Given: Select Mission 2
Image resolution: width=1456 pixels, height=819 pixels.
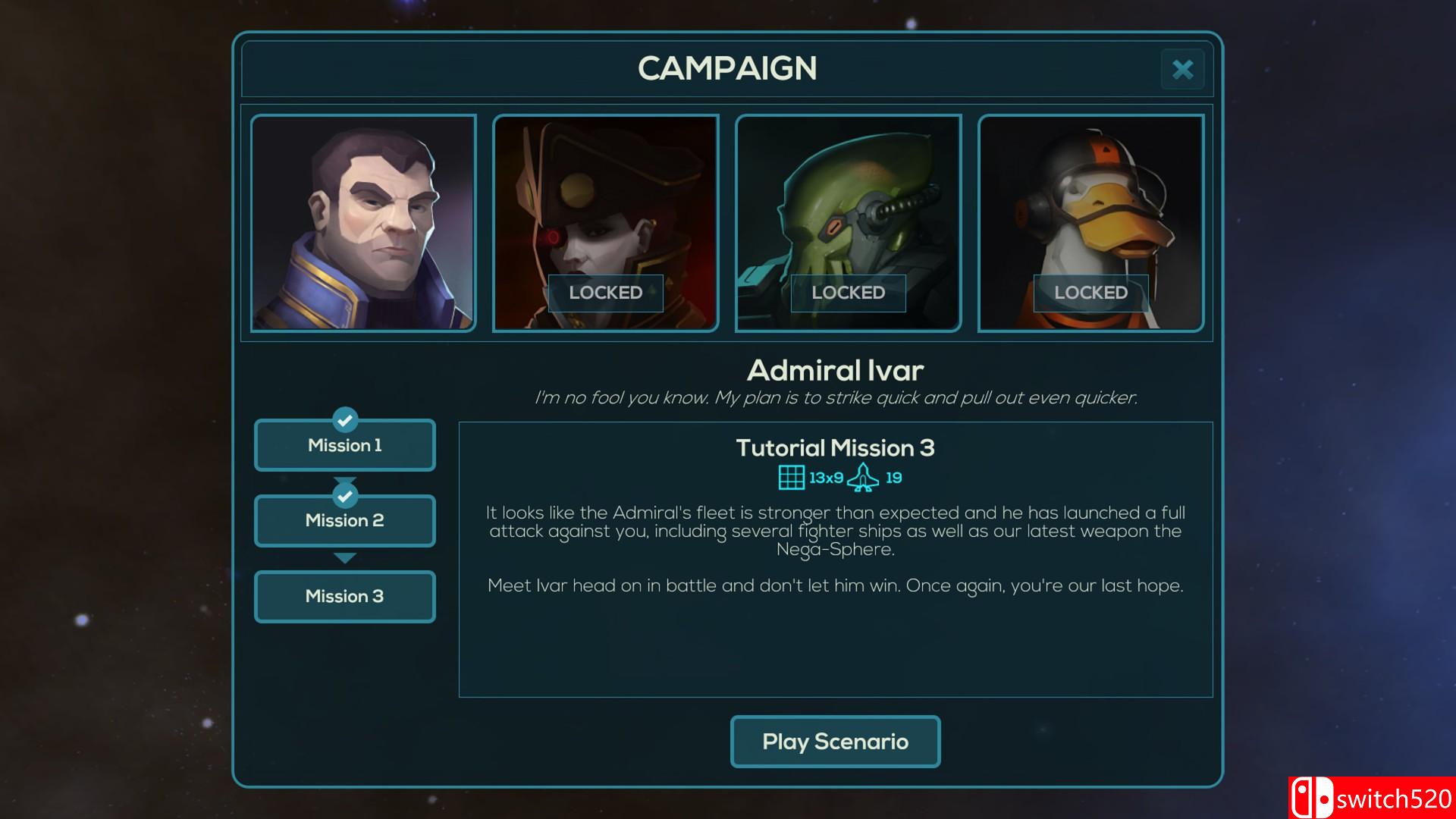Looking at the screenshot, I should coord(345,521).
